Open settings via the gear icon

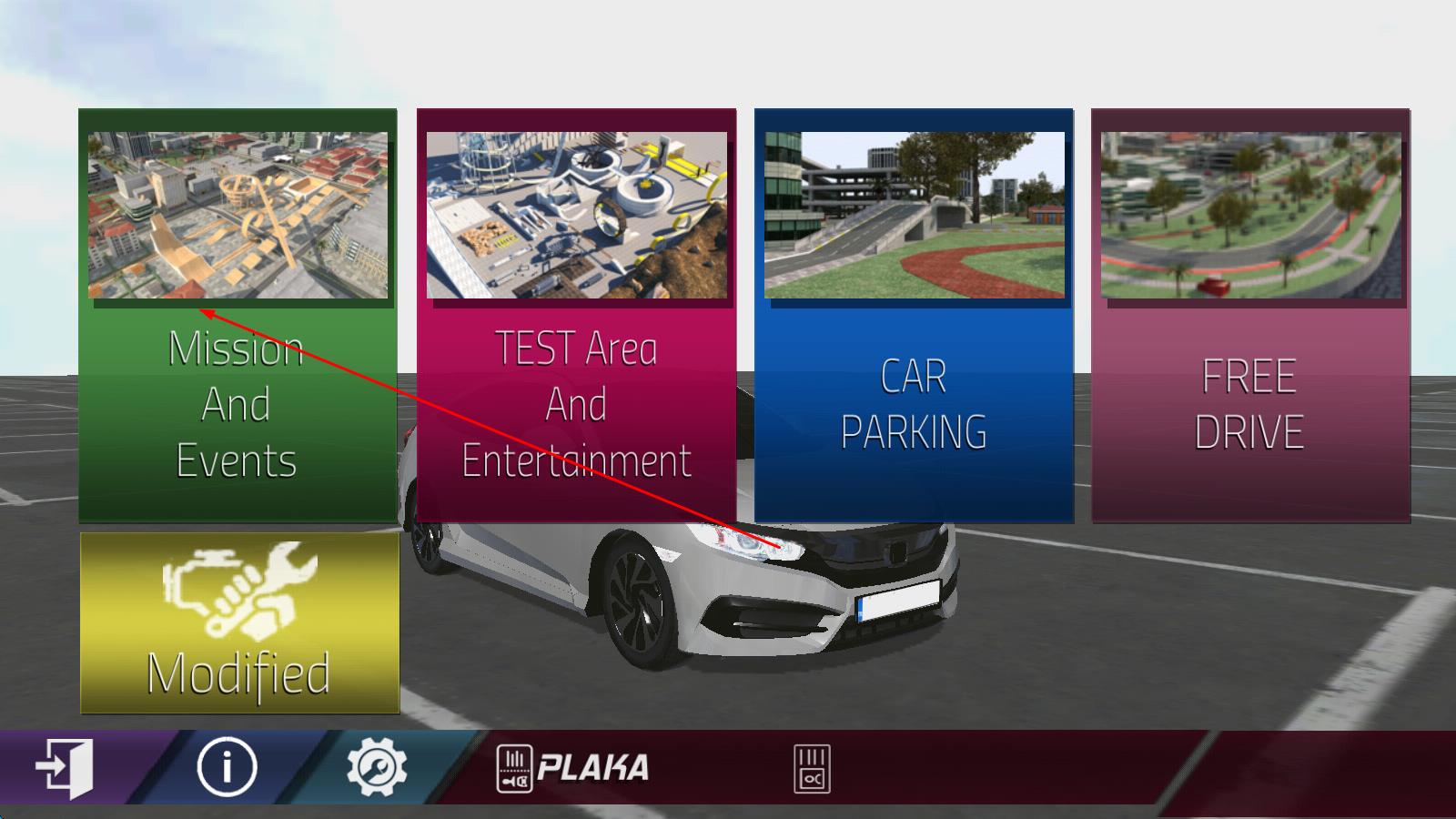pos(376,767)
